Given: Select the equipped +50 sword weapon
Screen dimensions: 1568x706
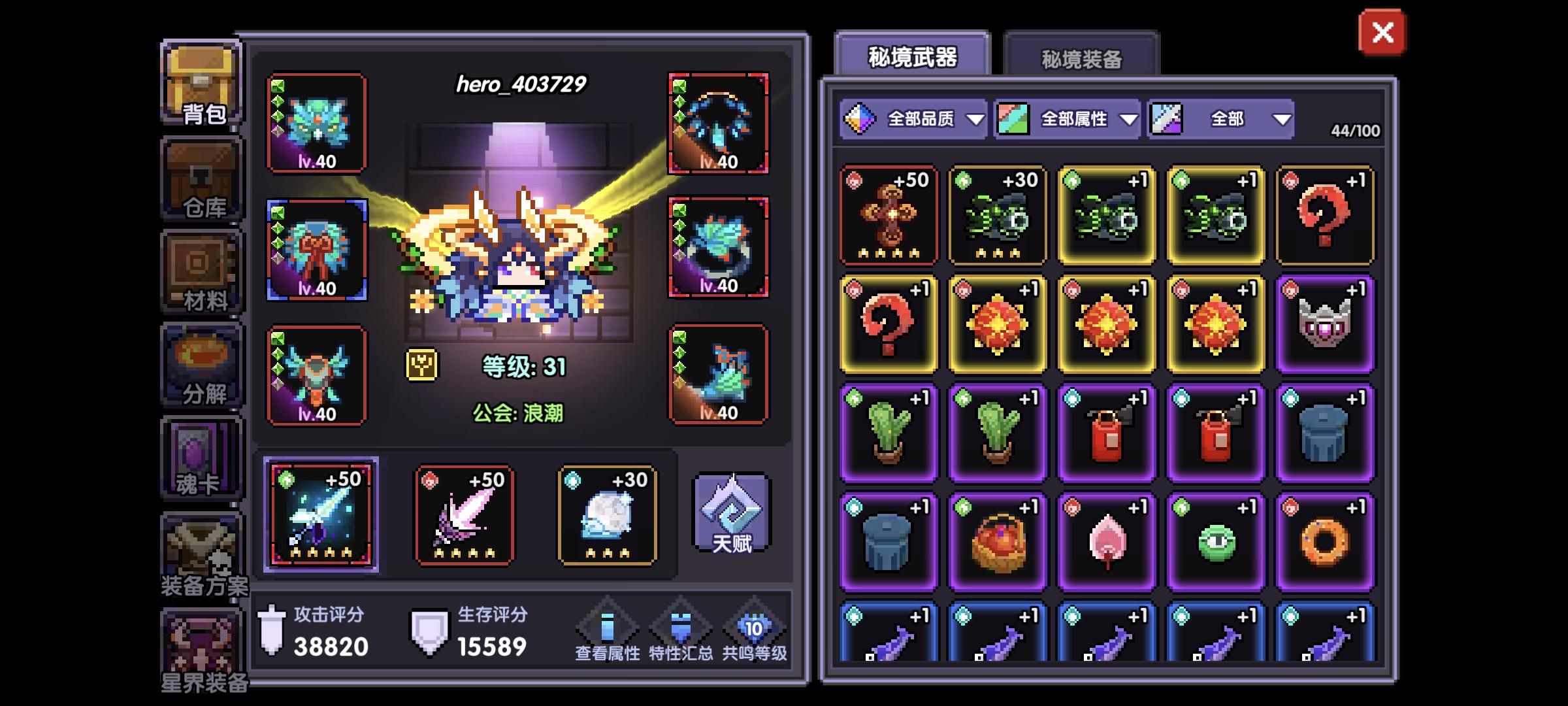Looking at the screenshot, I should [x=320, y=516].
